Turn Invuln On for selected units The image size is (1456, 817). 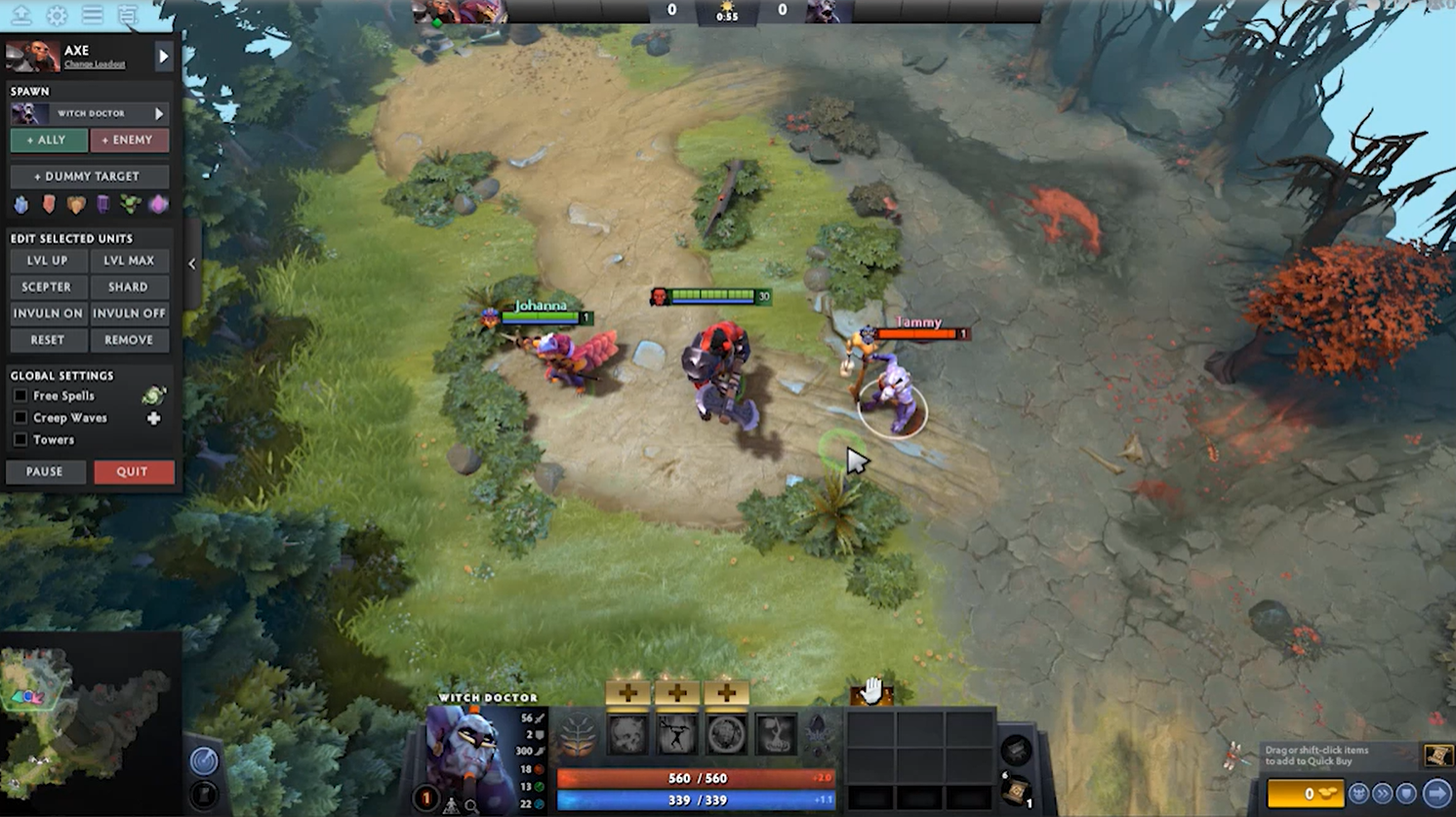(47, 313)
